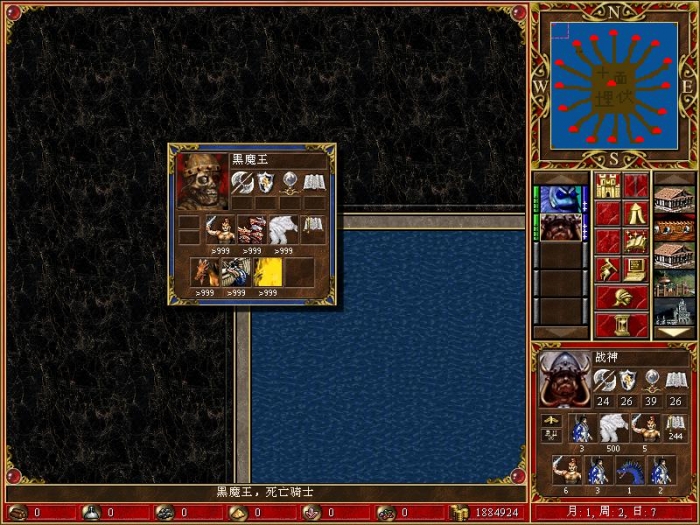
Task: Click the tent sleep hero button
Action: tap(636, 214)
